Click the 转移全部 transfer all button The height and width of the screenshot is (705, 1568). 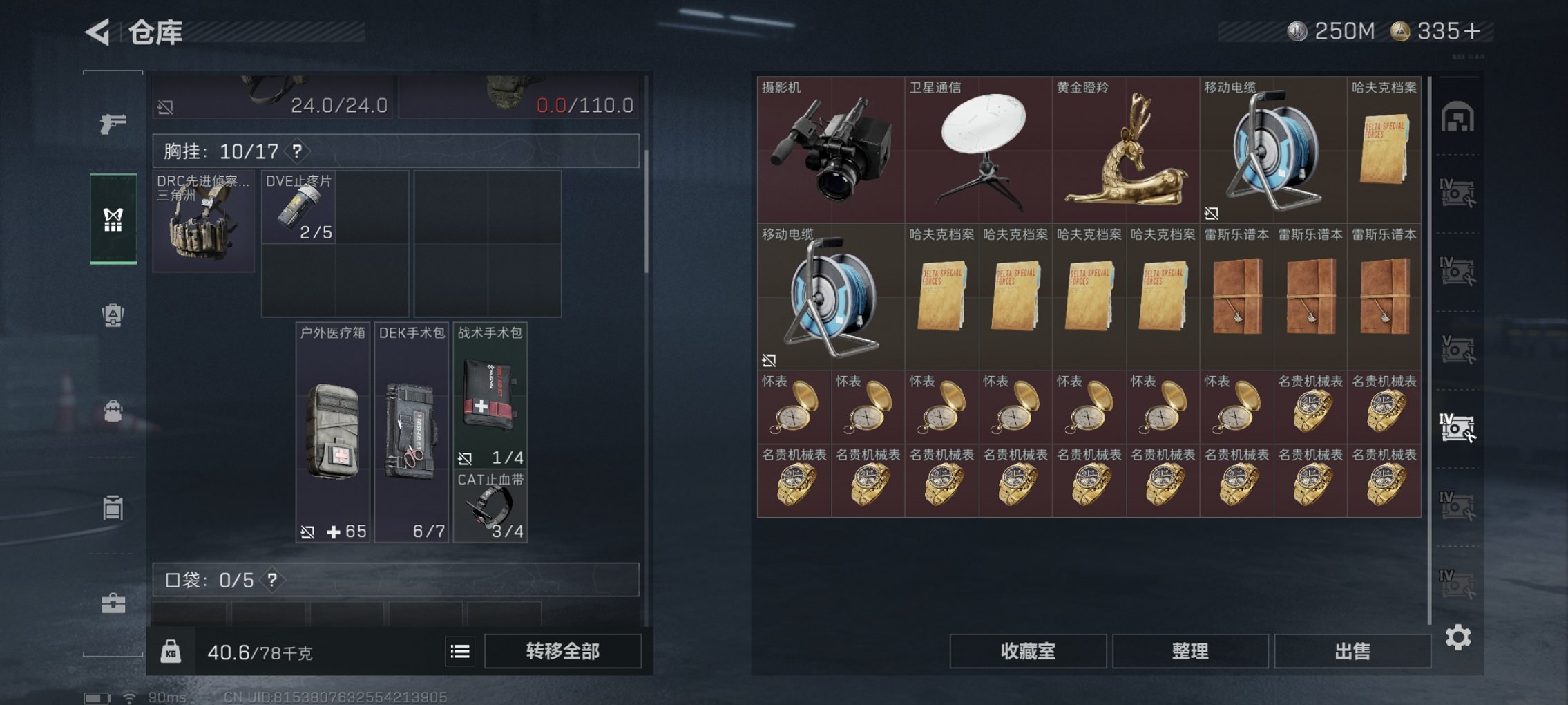coord(563,652)
